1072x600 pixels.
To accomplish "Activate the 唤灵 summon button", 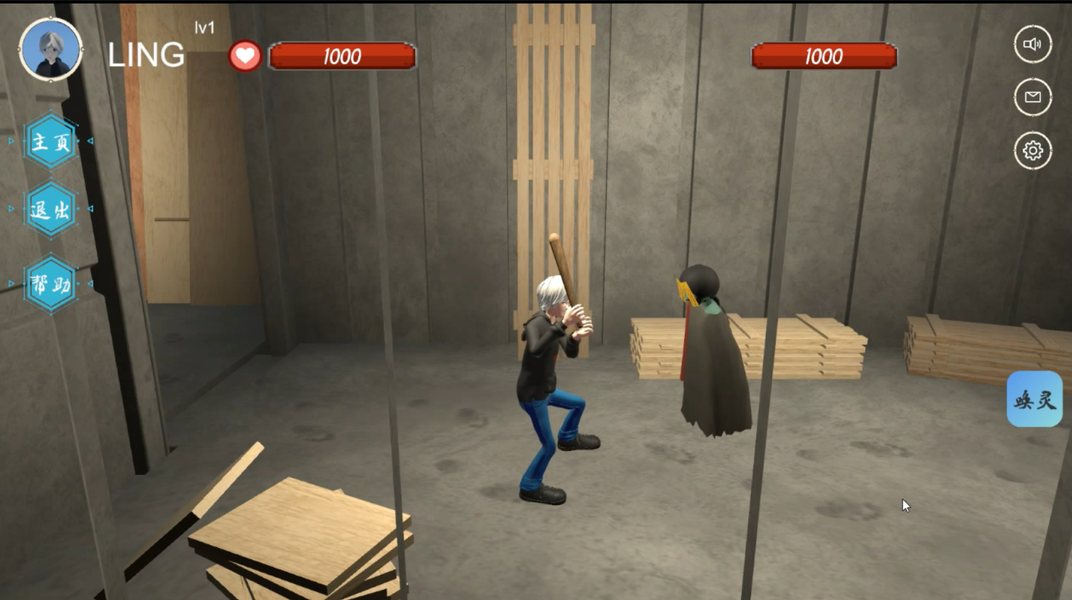I will pos(1034,400).
